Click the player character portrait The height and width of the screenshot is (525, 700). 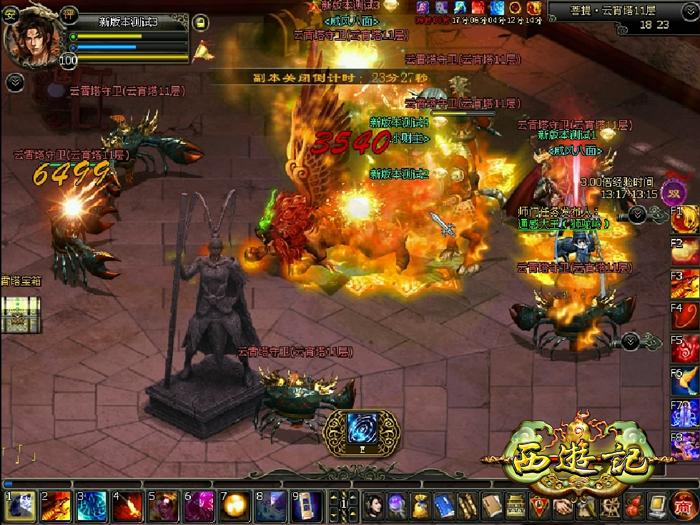coord(32,39)
